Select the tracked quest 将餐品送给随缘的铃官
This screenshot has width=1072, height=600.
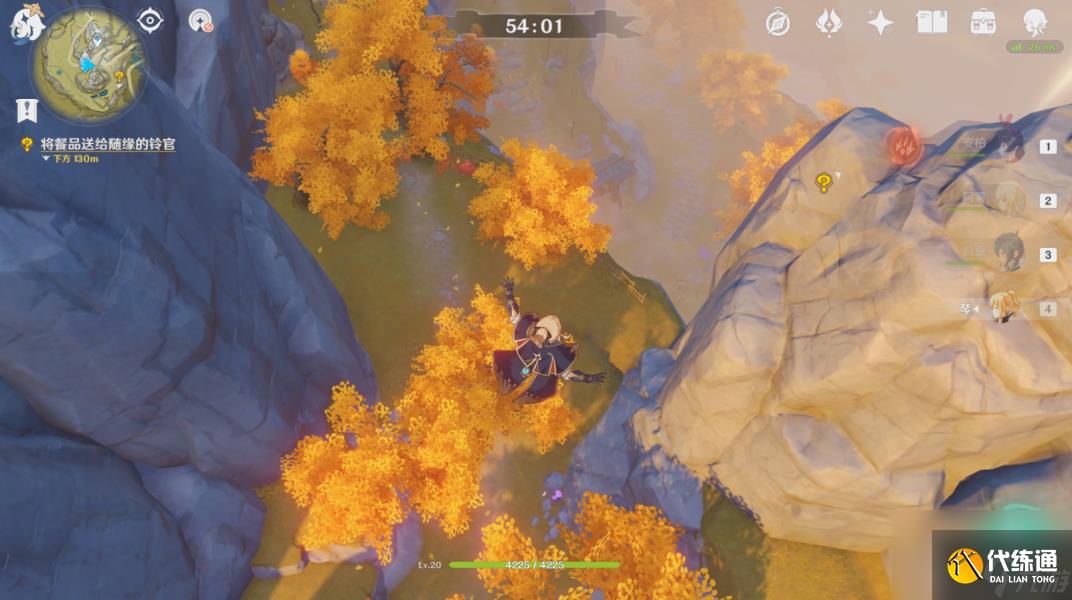(107, 144)
